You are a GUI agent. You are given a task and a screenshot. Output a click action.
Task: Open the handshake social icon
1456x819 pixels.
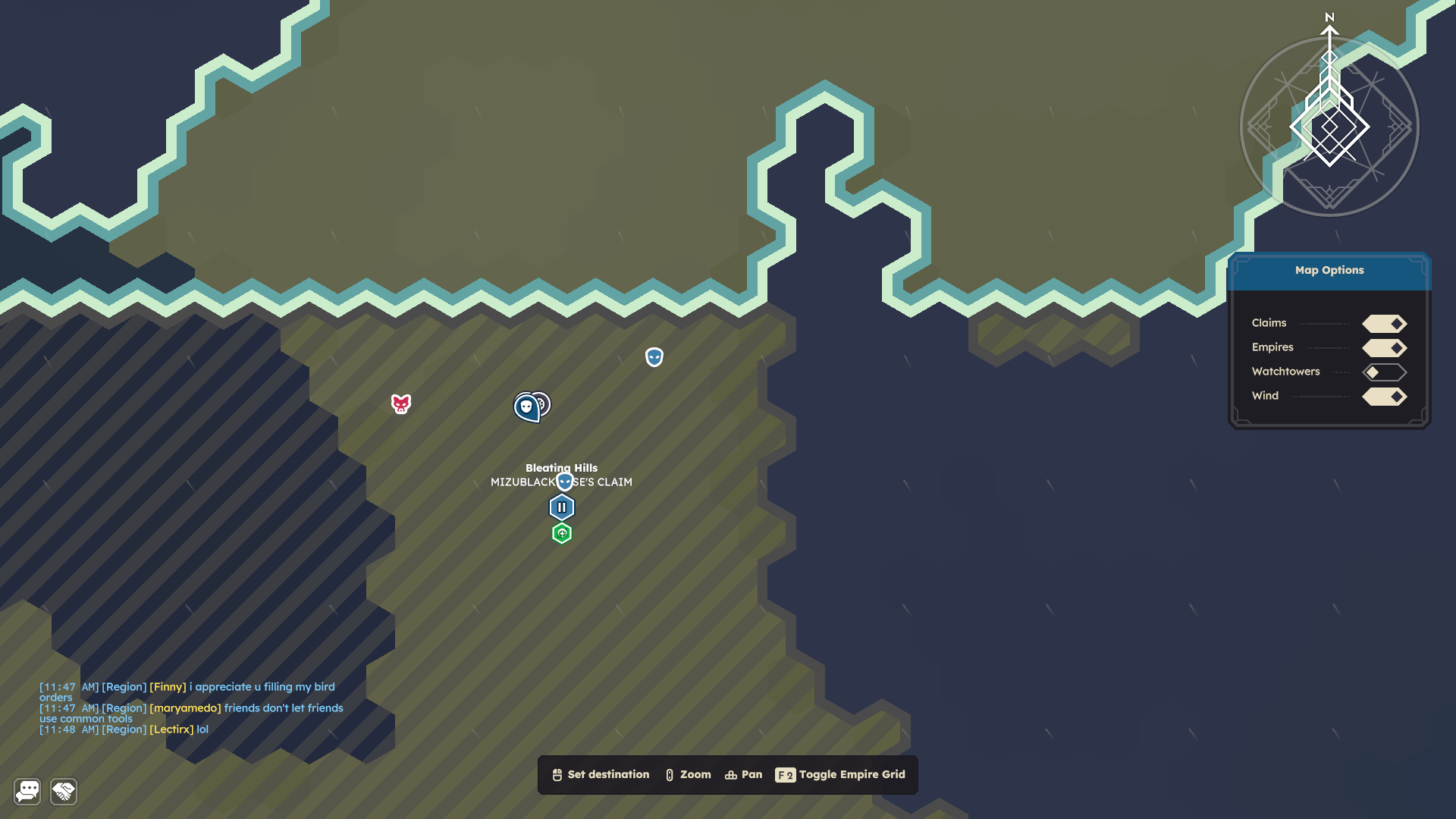coord(64,792)
